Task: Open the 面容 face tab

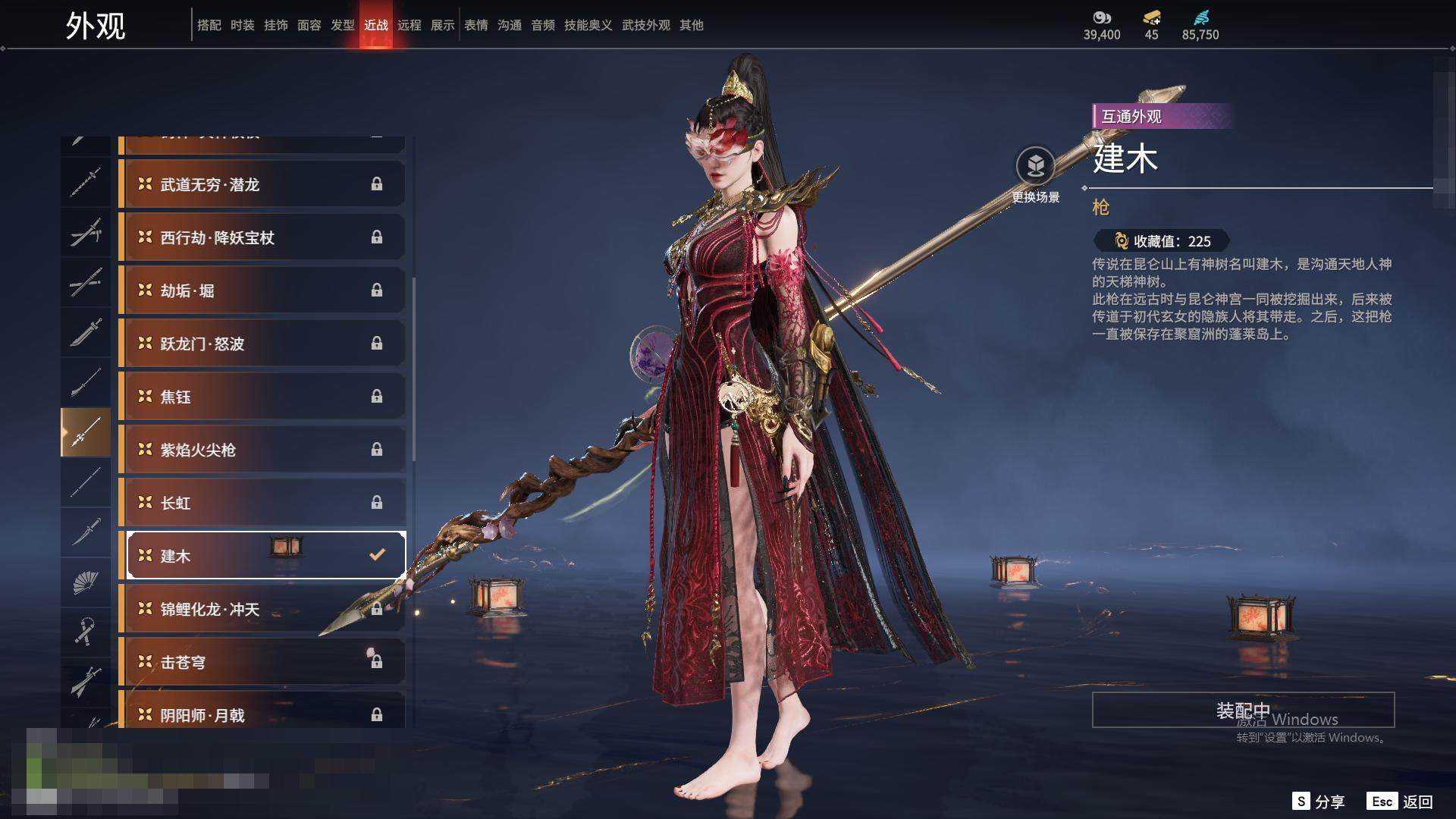Action: tap(309, 25)
